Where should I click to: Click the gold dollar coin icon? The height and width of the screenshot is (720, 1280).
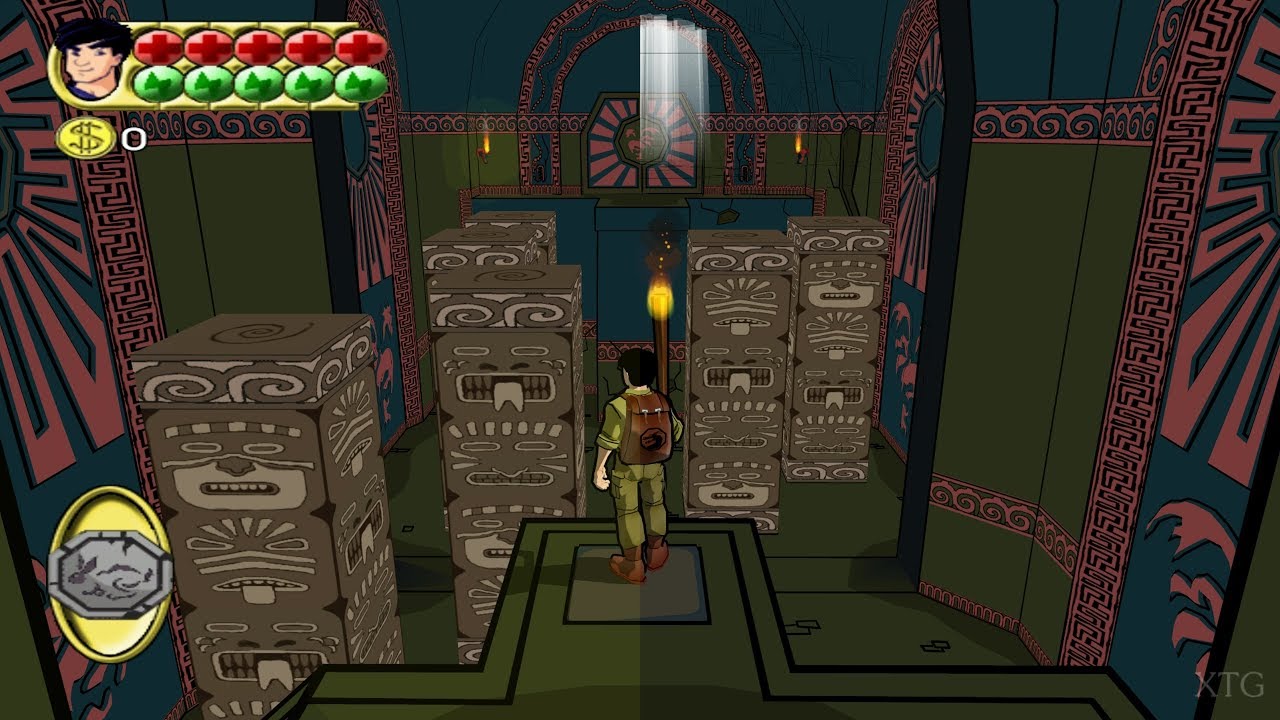click(x=86, y=138)
